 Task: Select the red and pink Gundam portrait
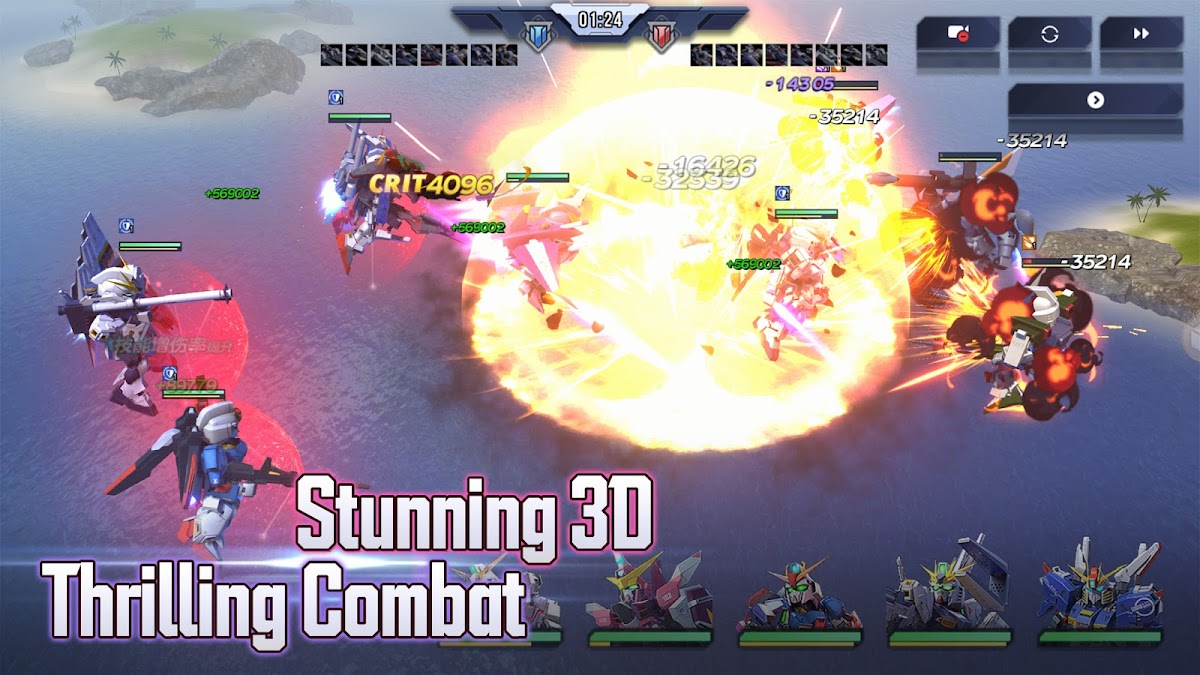tap(649, 595)
